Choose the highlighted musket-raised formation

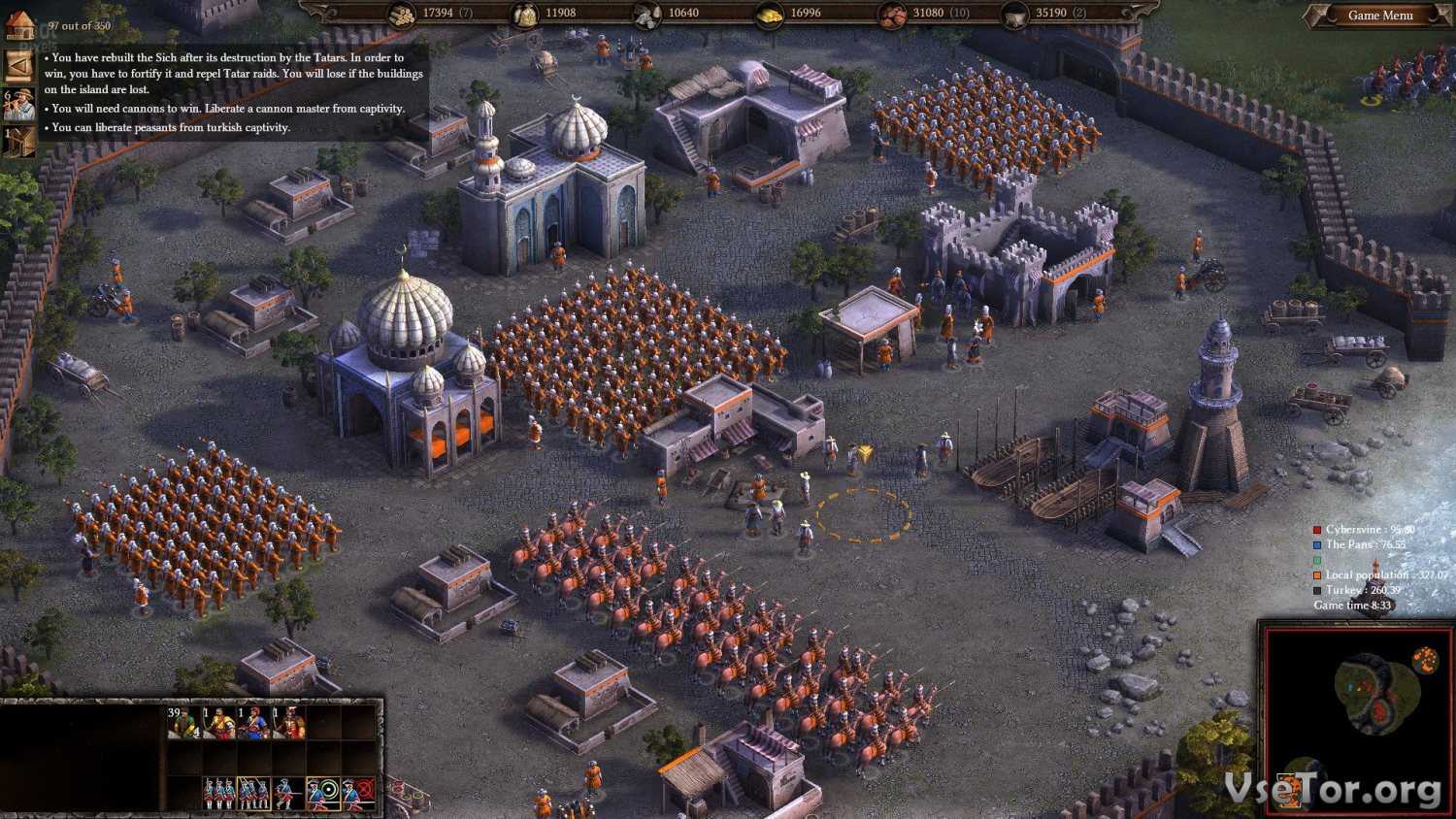254,794
